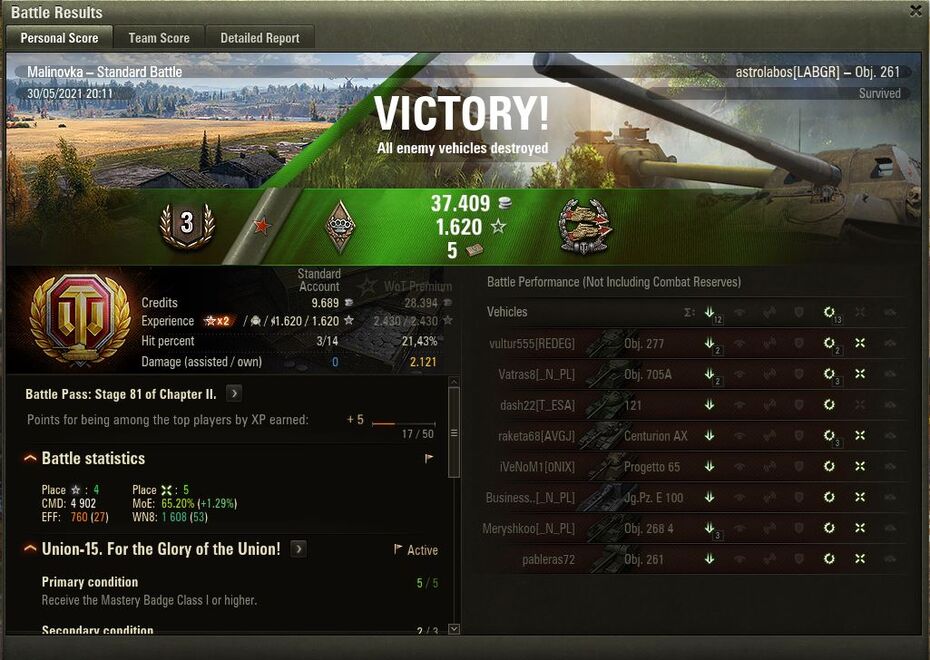Switch to the Team Score tab
Viewport: 930px width, 660px height.
point(159,38)
